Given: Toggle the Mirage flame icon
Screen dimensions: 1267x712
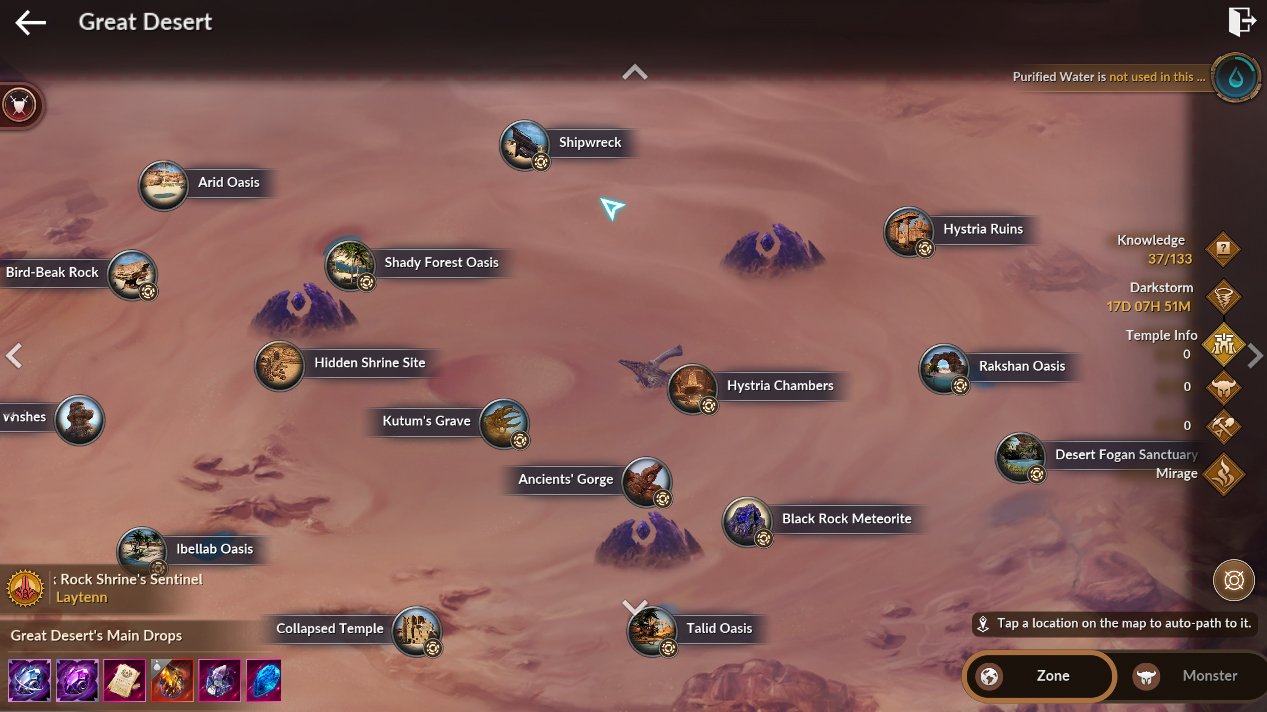Looking at the screenshot, I should tap(1223, 474).
